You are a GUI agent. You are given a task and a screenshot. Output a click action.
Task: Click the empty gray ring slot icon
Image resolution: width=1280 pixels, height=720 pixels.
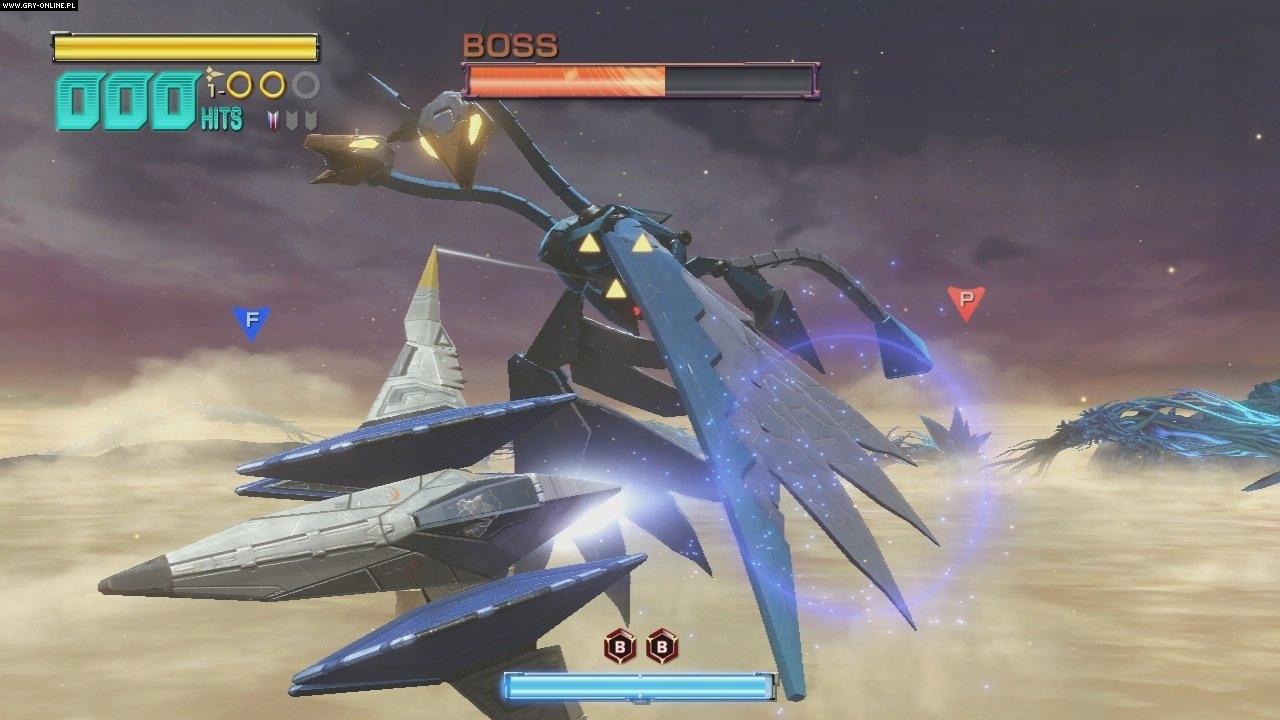[305, 86]
